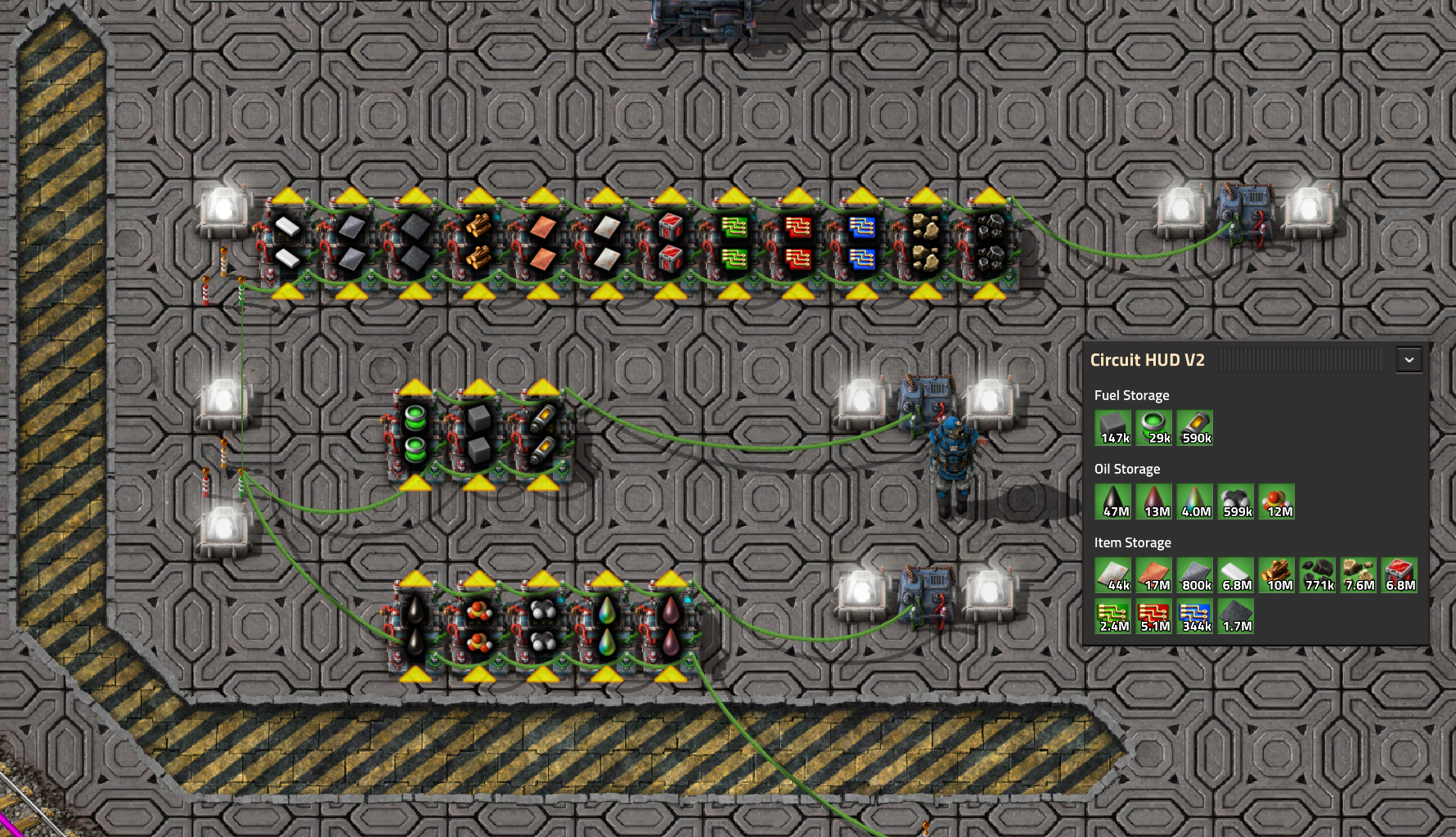Click the Circuit HUD V2 title
1456x837 pixels.
click(x=1146, y=360)
